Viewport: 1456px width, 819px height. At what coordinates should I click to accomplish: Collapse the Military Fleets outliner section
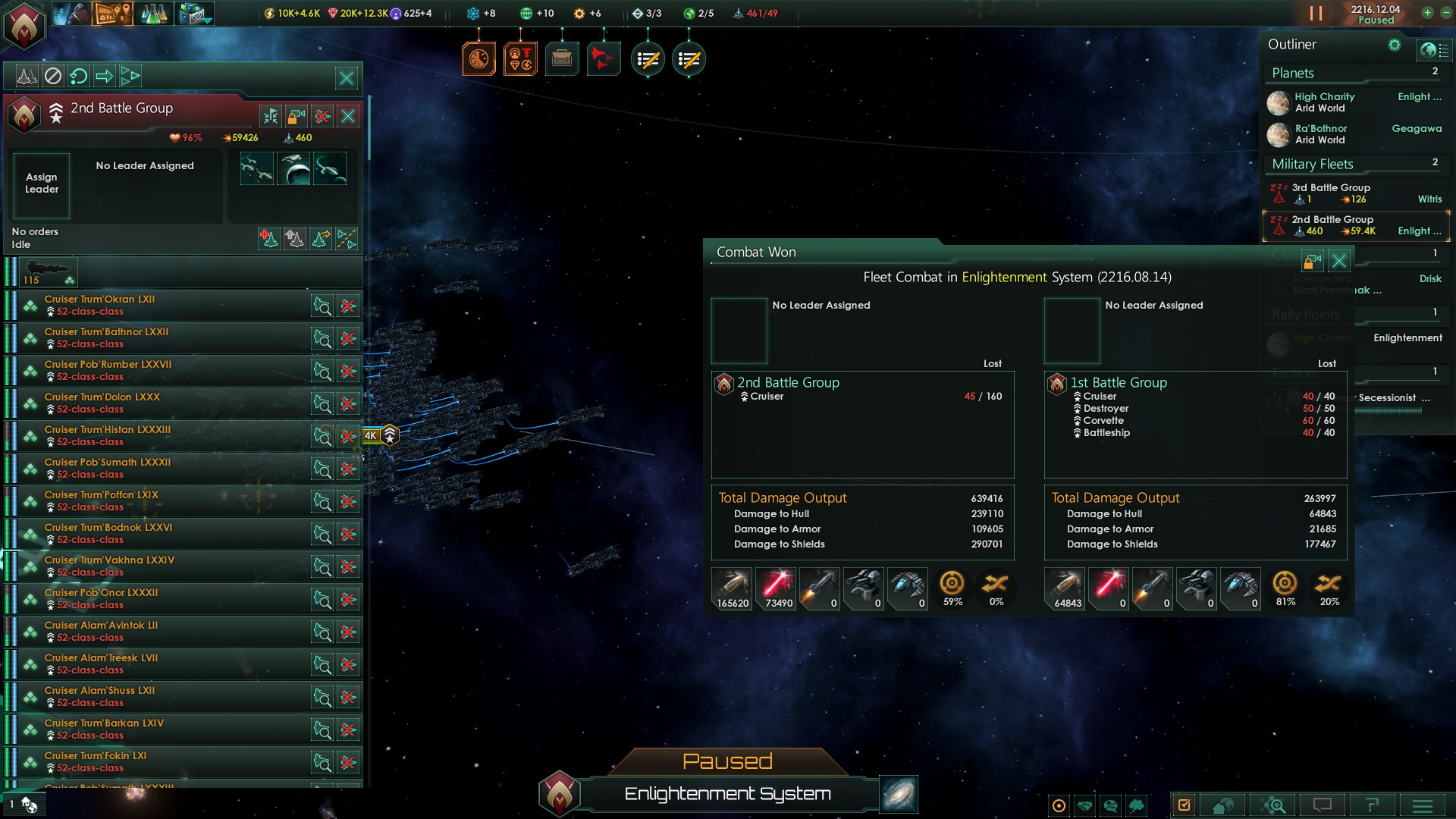click(x=1312, y=165)
